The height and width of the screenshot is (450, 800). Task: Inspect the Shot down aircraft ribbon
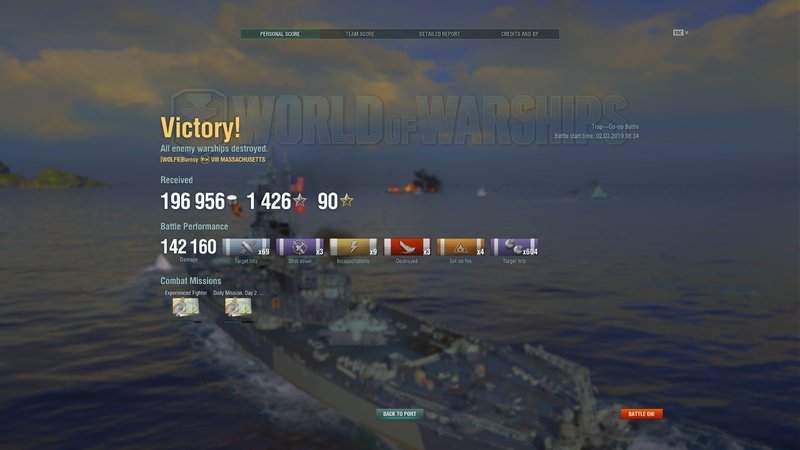click(300, 247)
